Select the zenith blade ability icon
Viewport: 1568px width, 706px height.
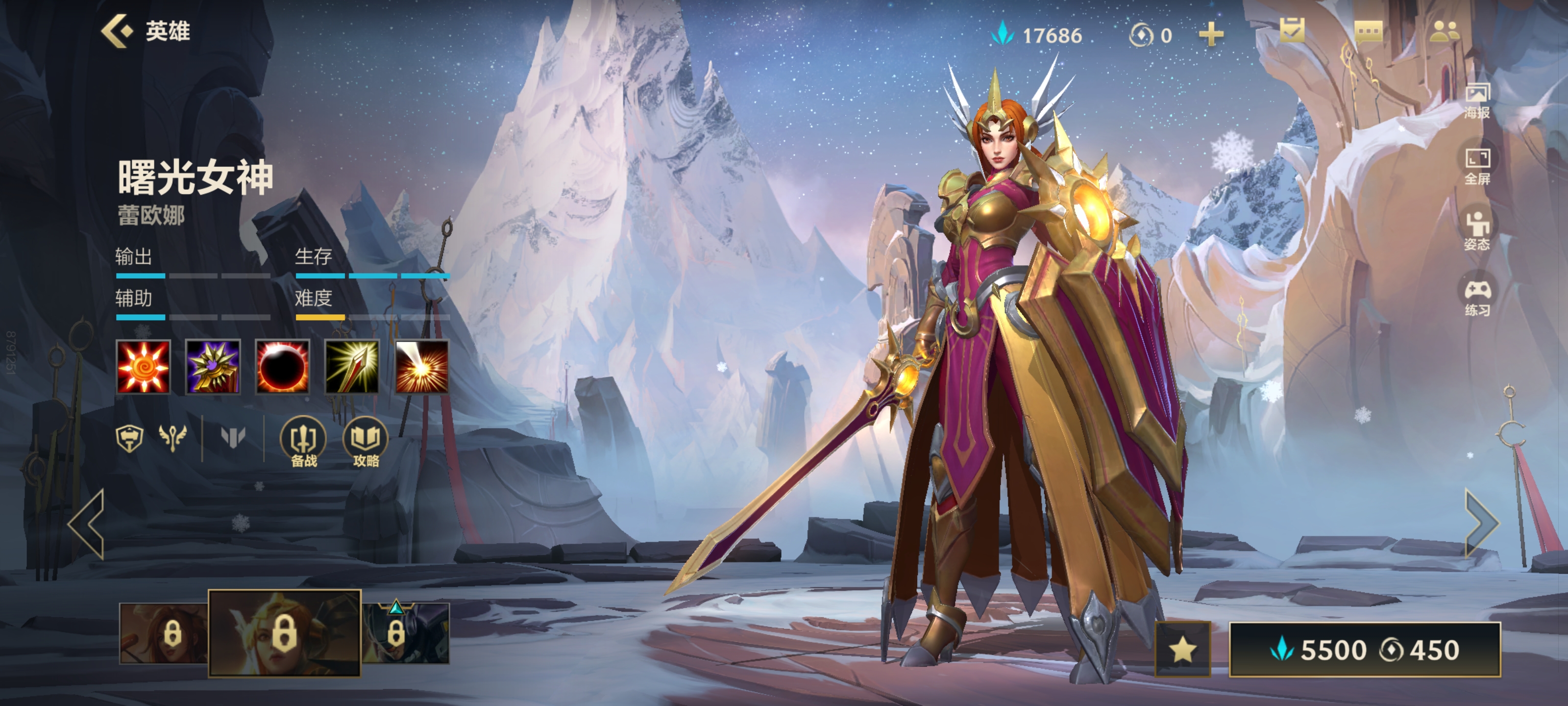point(352,366)
